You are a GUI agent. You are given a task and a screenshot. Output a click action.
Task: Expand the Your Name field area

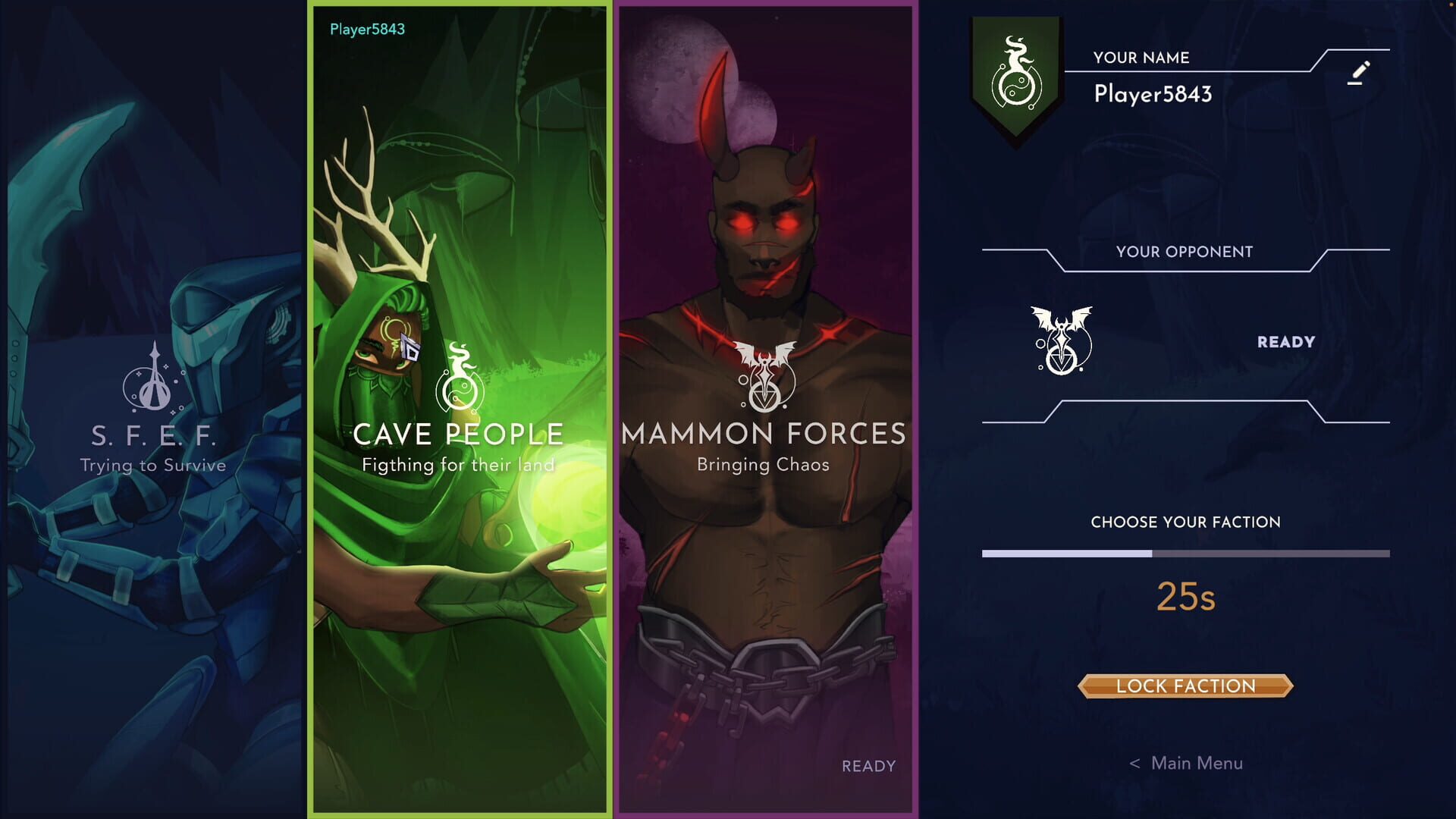click(x=1141, y=57)
